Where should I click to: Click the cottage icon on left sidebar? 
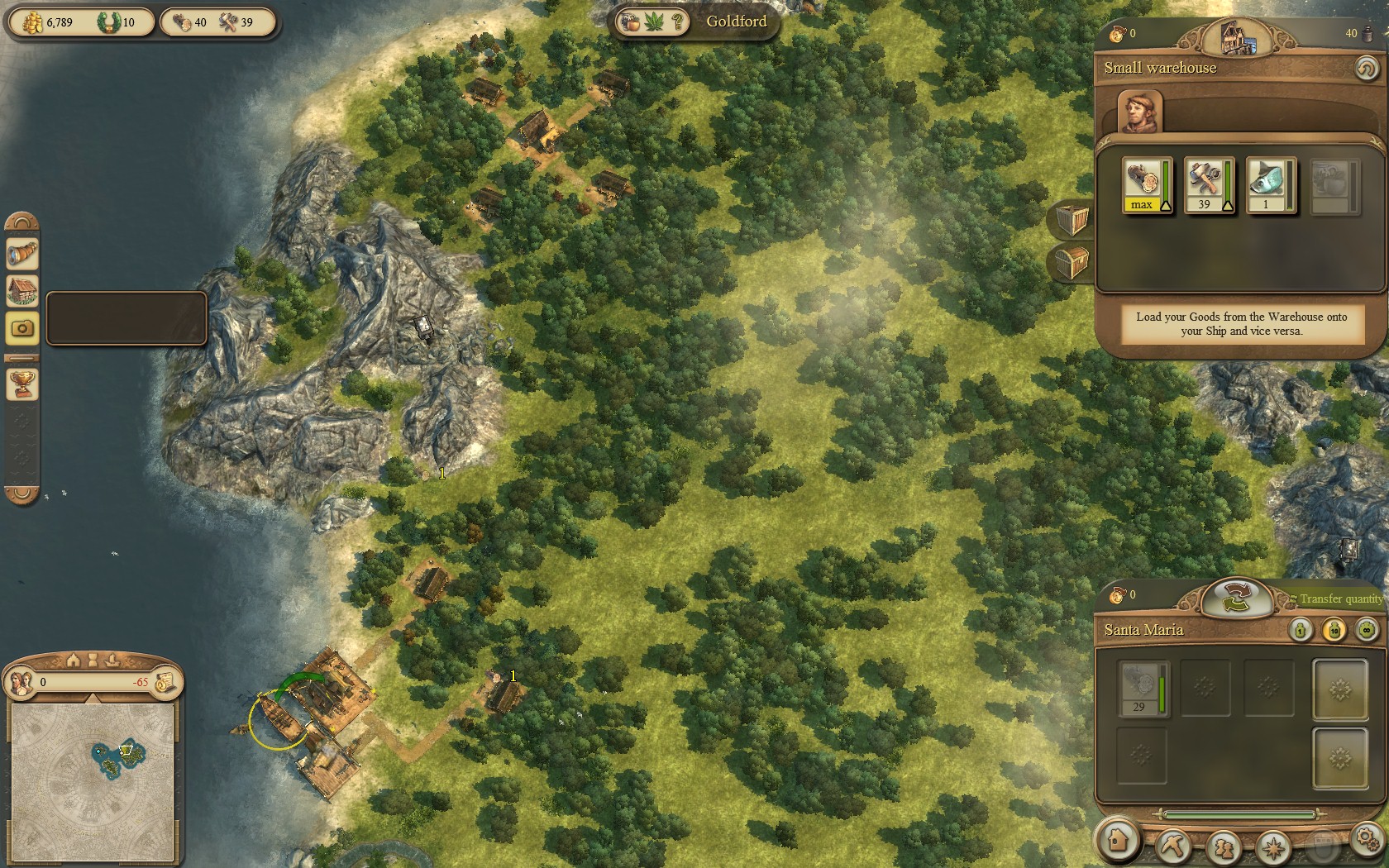pos(22,291)
